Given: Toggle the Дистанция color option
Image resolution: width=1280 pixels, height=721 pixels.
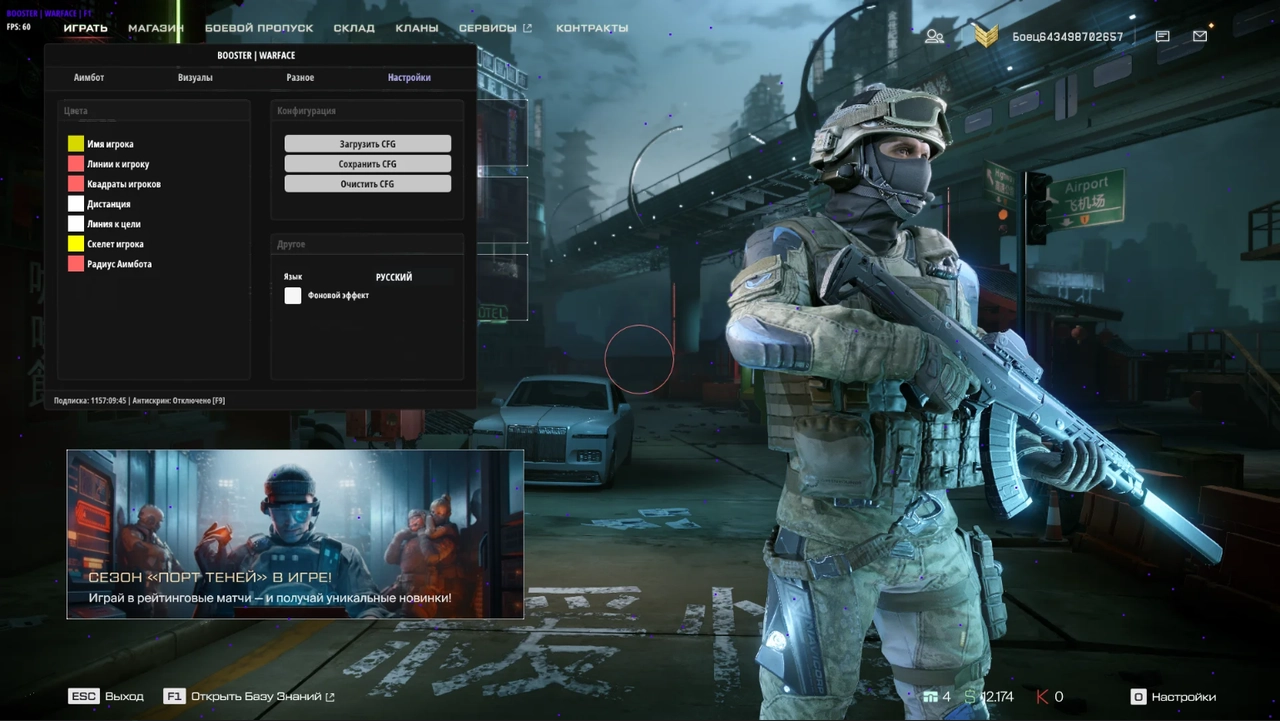Looking at the screenshot, I should [x=76, y=203].
